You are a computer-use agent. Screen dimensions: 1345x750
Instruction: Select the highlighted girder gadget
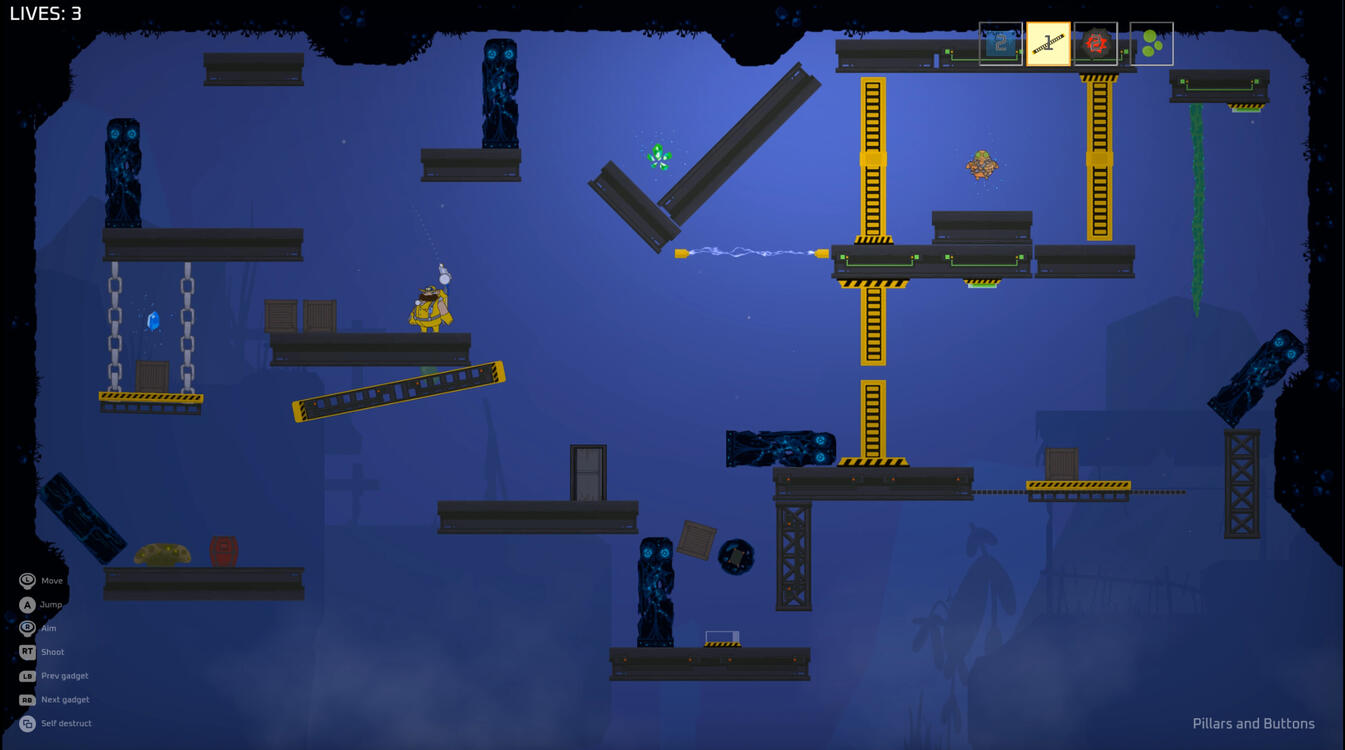(1049, 44)
